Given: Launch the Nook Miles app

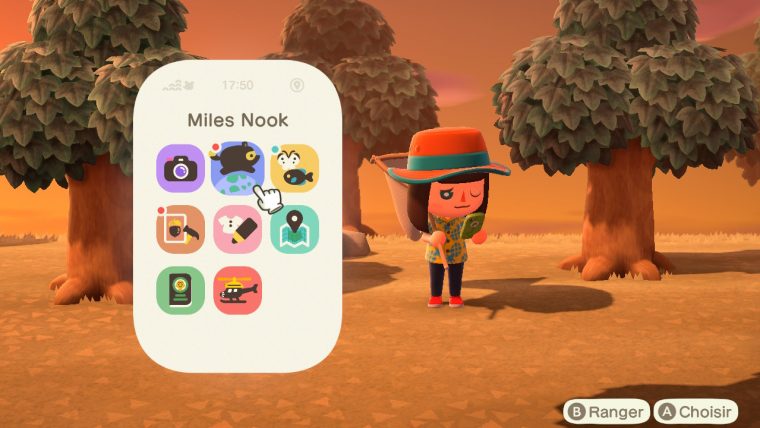Looking at the screenshot, I should [237, 166].
